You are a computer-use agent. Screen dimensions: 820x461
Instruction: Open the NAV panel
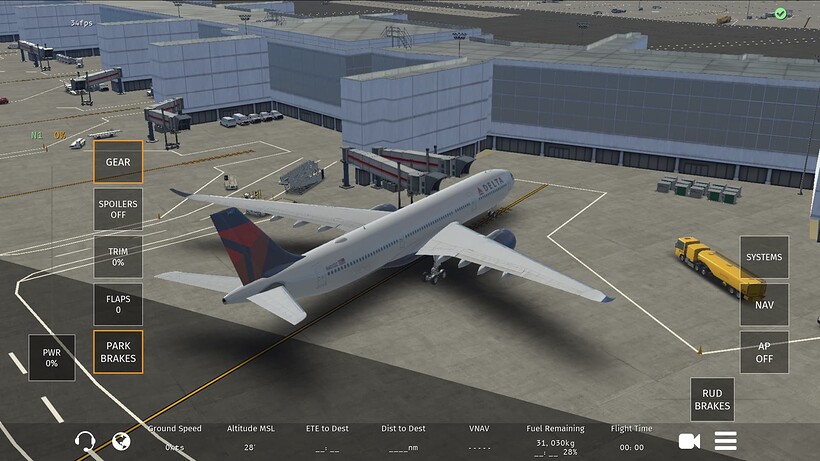(764, 305)
